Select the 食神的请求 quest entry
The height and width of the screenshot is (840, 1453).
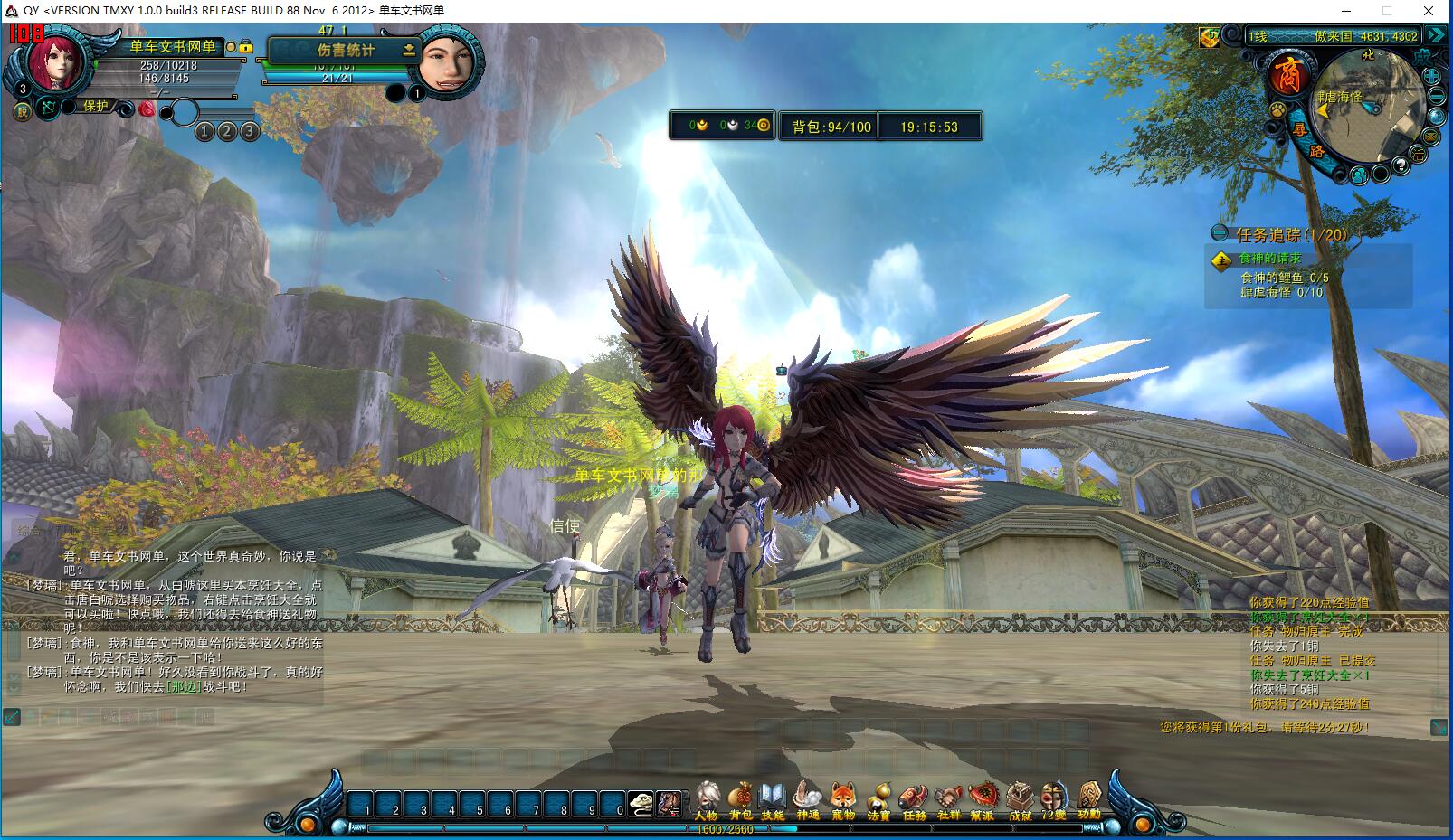pyautogui.click(x=1269, y=260)
